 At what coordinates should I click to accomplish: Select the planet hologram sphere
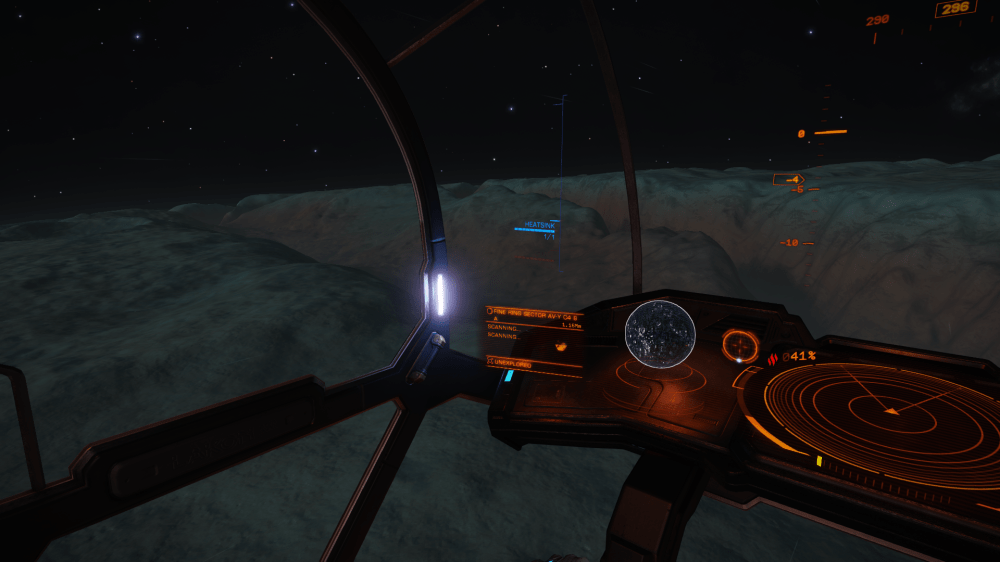tap(660, 333)
